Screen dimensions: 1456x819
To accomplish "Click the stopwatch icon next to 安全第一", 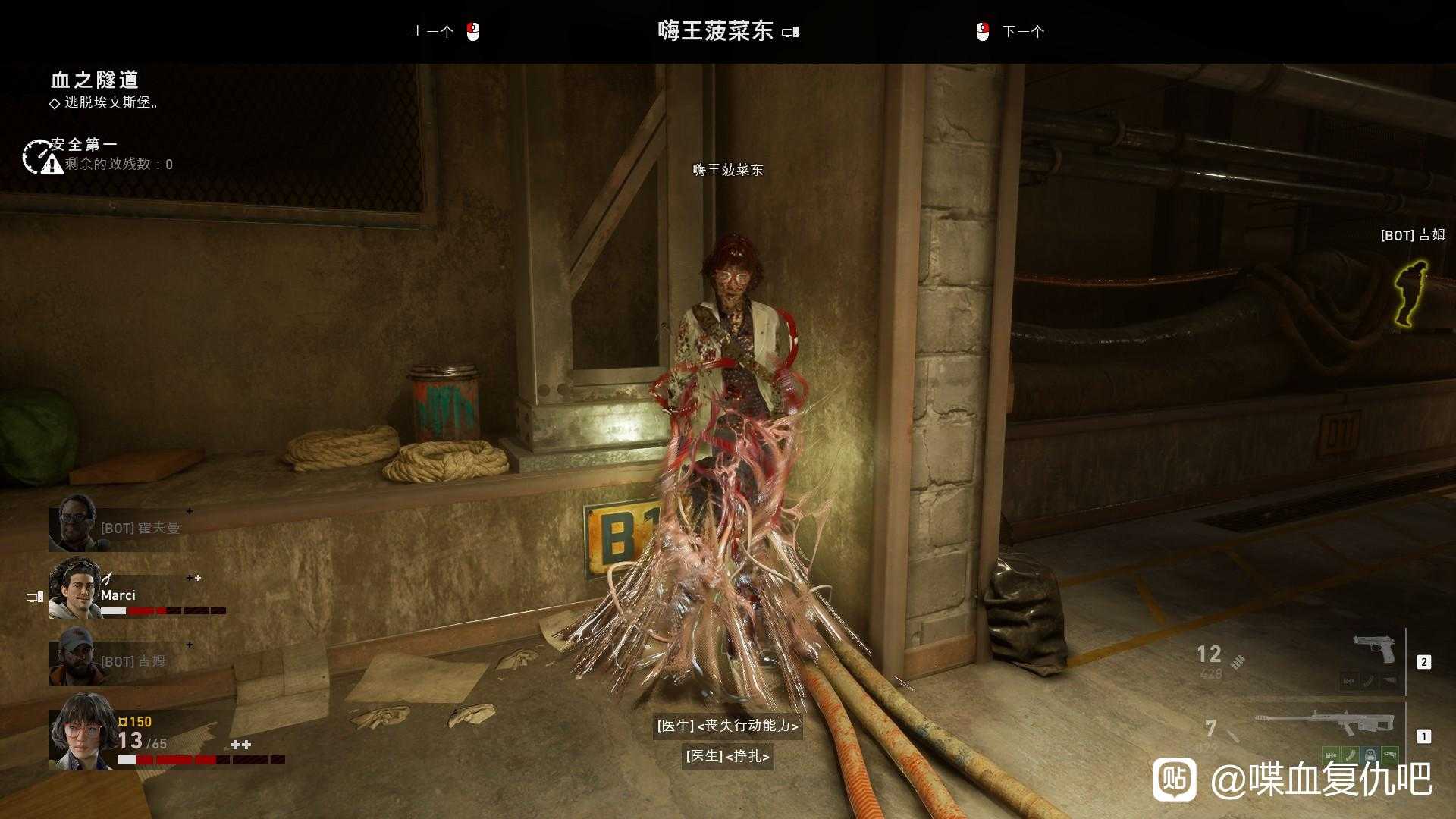I will (36, 155).
